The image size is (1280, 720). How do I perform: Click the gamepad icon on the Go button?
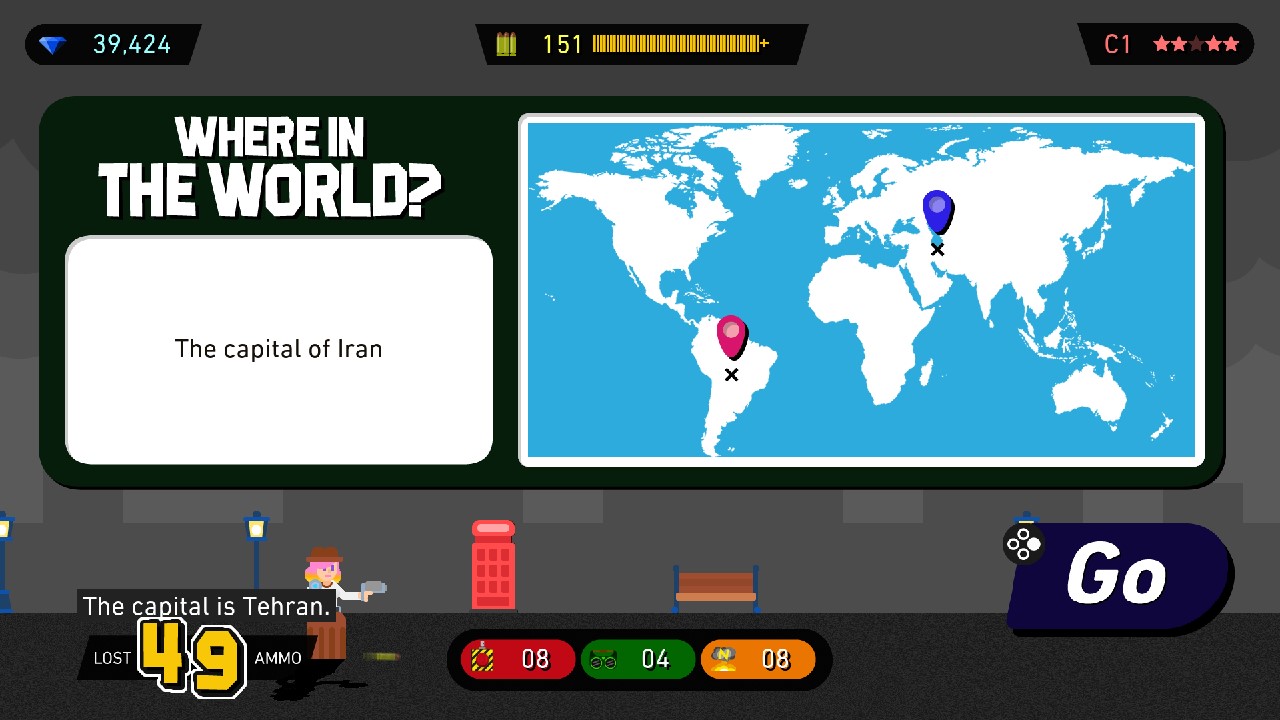[x=1023, y=545]
